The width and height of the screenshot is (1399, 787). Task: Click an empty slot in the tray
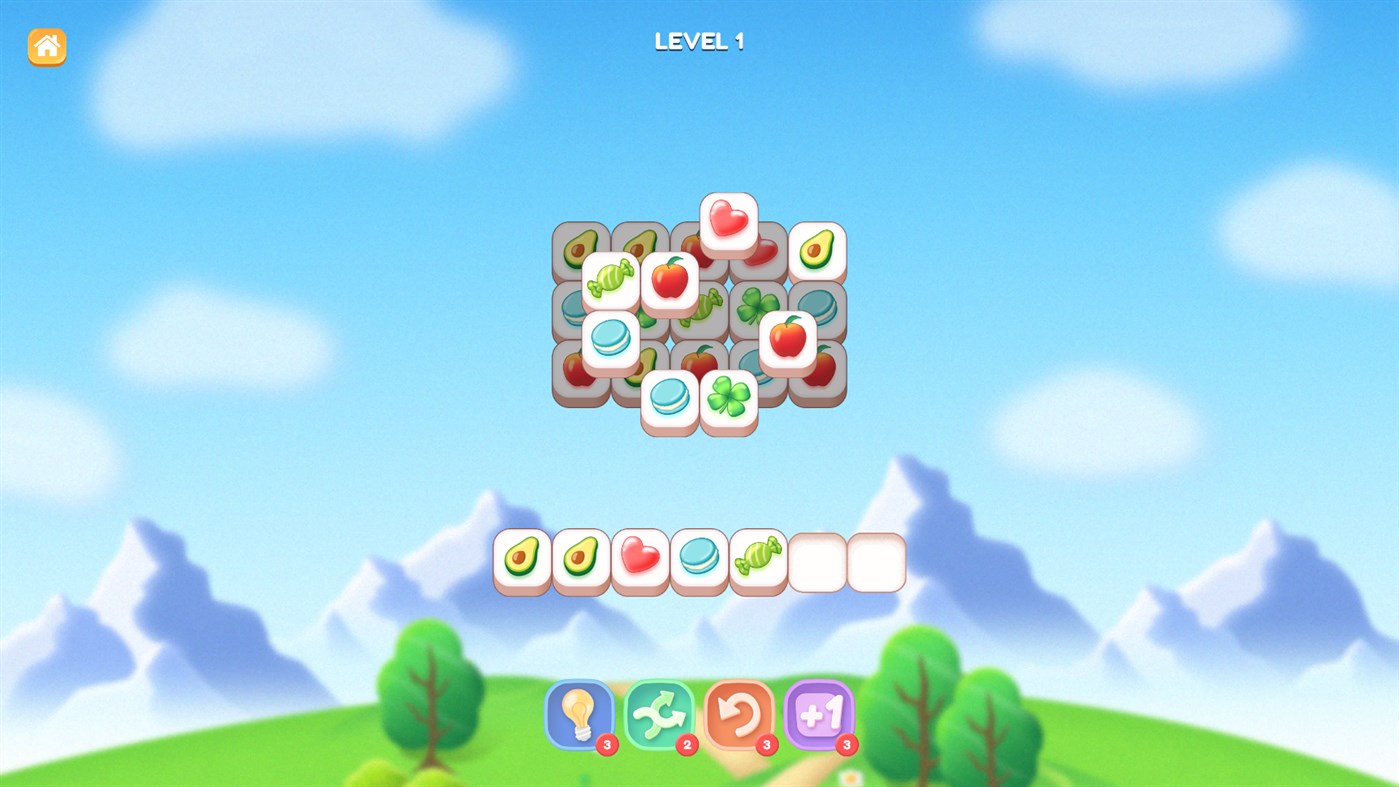(817, 561)
